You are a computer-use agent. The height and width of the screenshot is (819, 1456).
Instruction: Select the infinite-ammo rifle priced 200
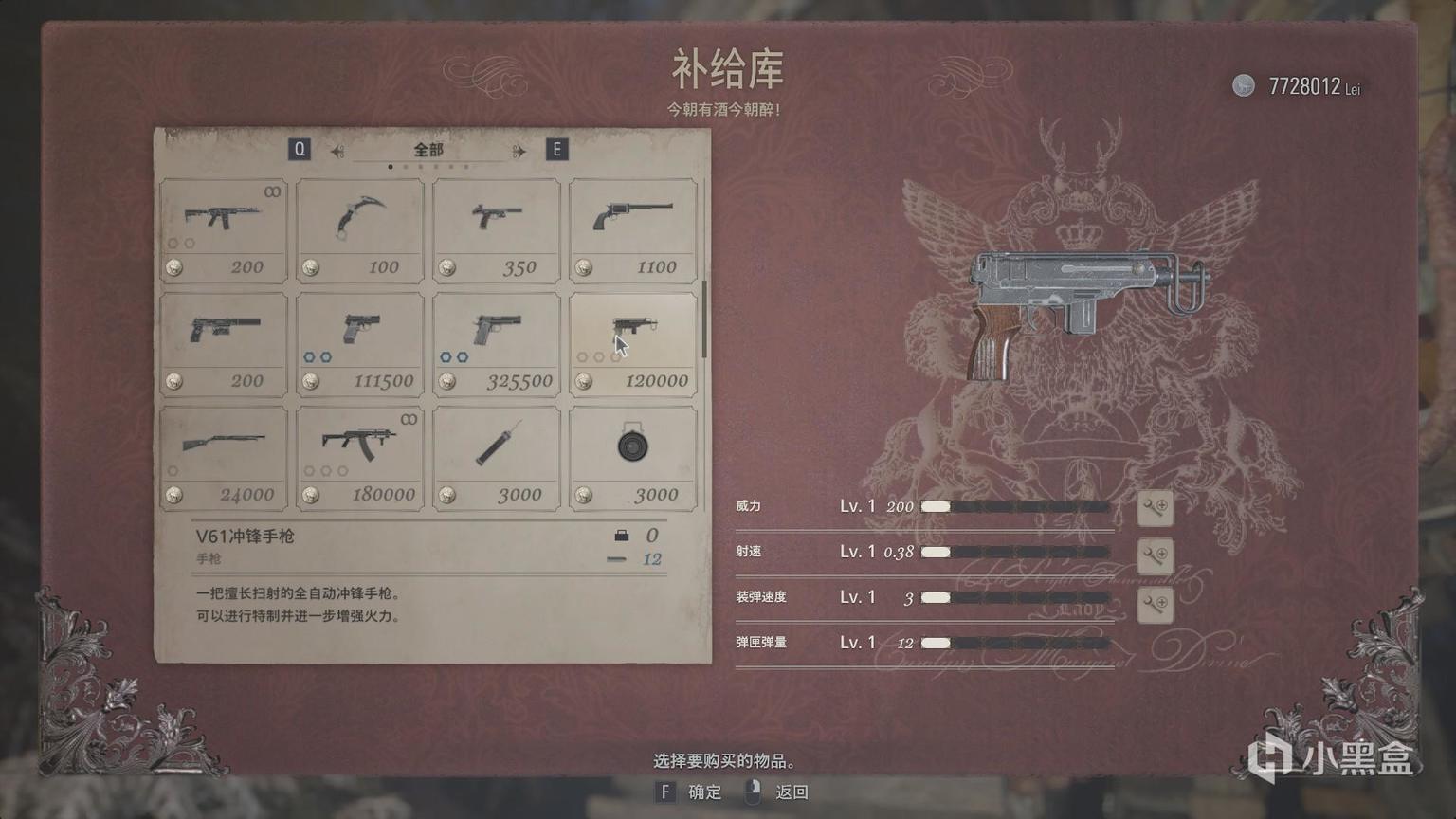224,227
